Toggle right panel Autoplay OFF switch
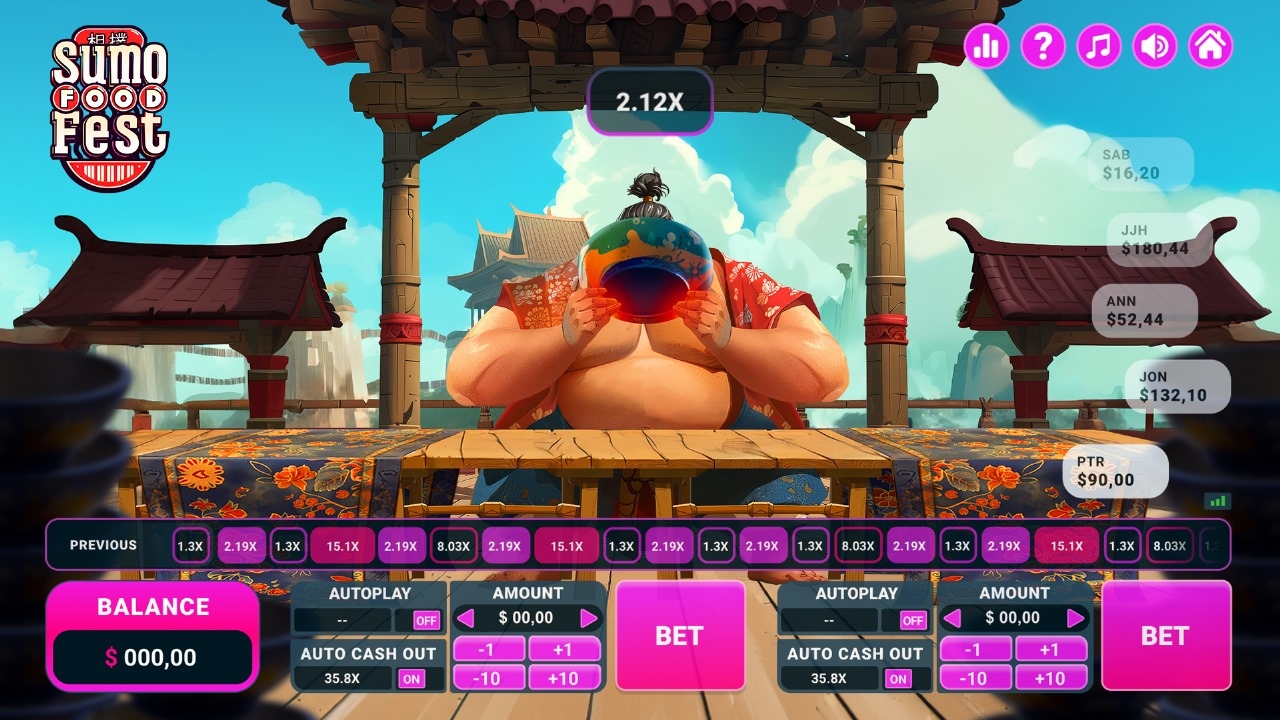Screen dimensions: 1280x720 (x=913, y=620)
